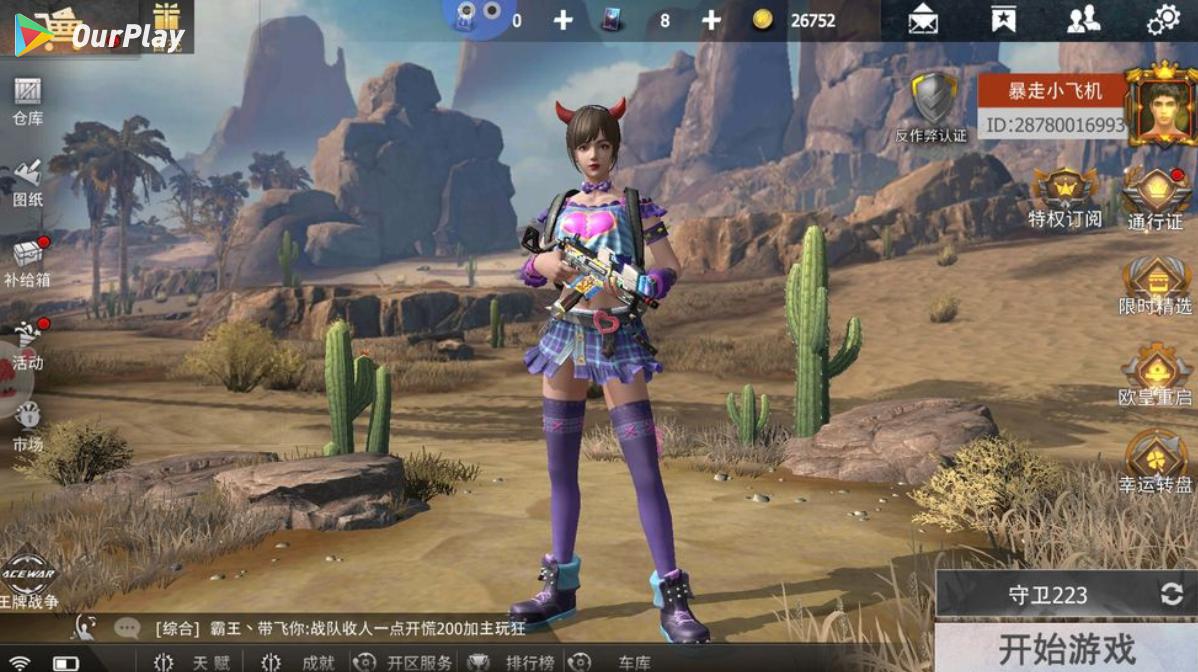Start the match with 开始游戏

coord(1066,648)
